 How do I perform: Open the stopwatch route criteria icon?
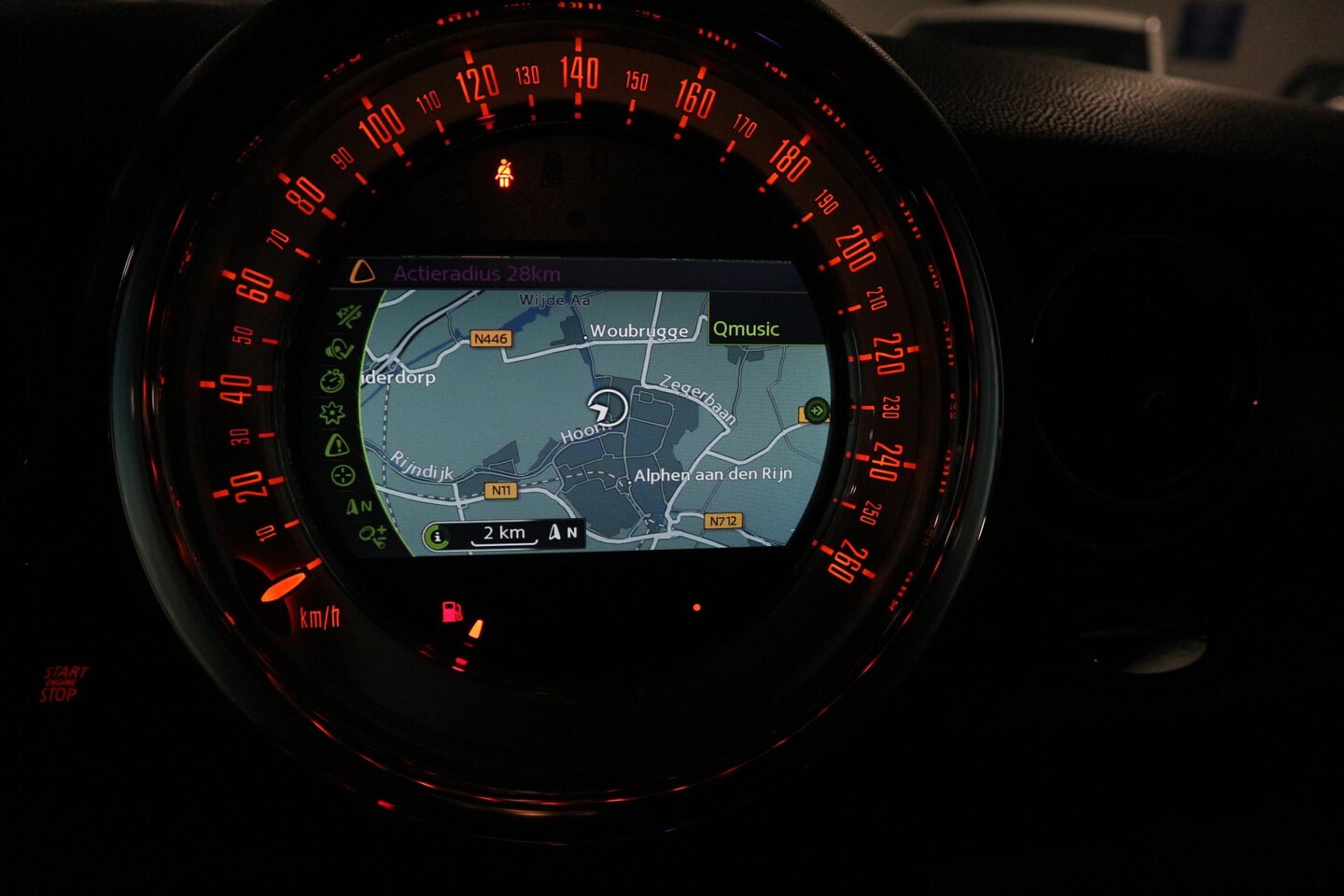(x=332, y=381)
